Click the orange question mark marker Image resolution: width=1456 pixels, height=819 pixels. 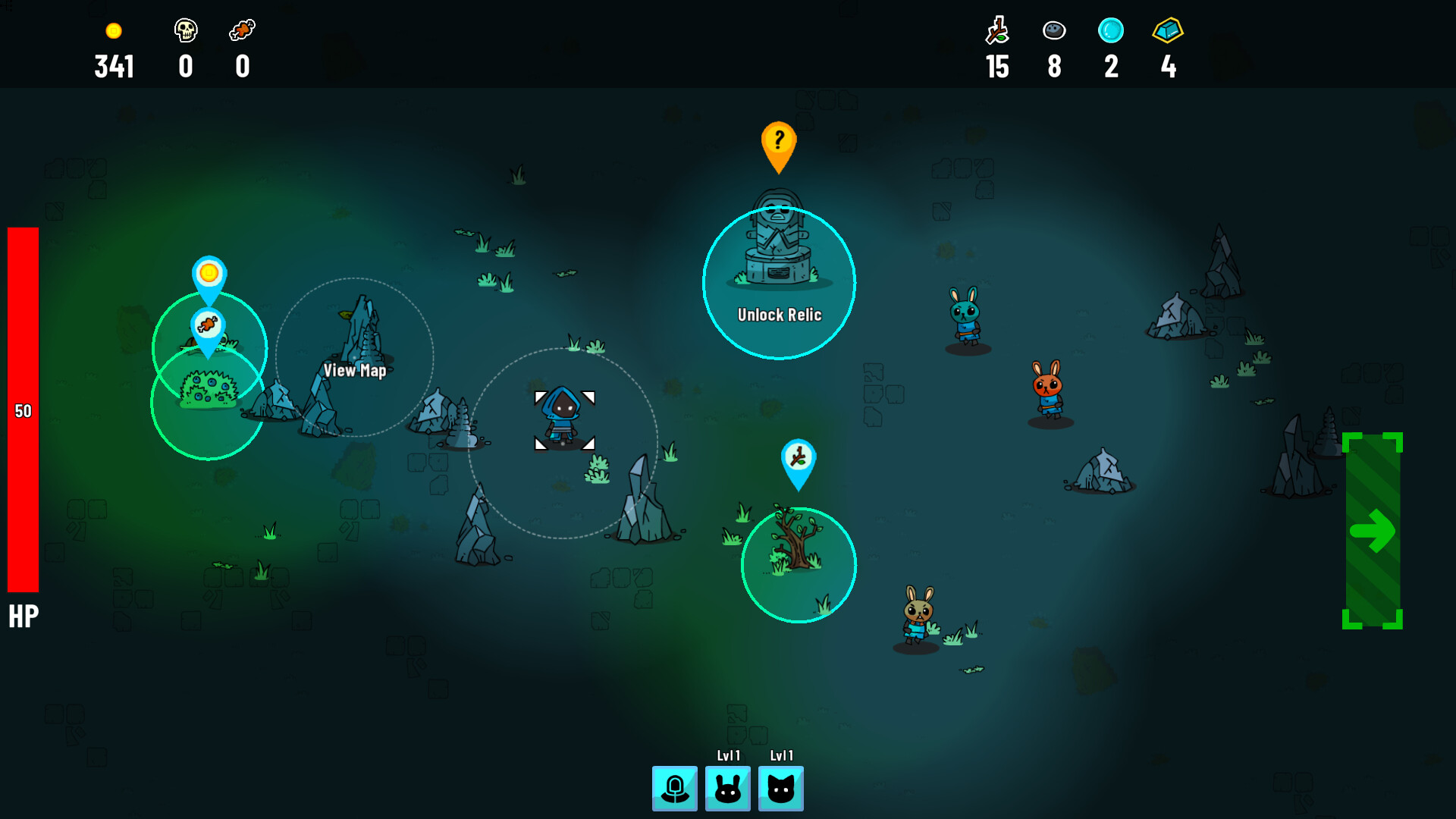778,142
